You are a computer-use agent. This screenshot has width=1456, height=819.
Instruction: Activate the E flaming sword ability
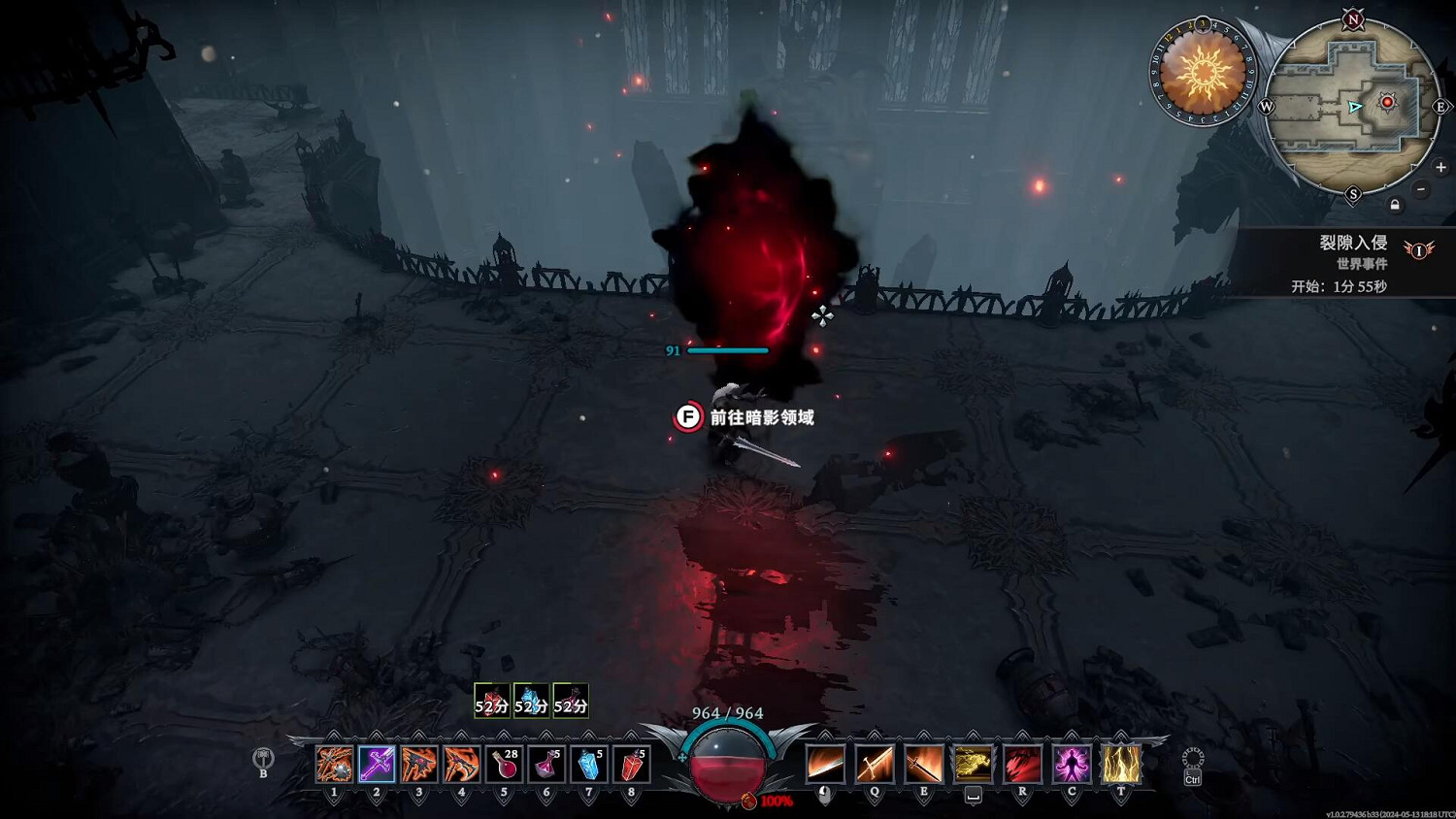coord(923,765)
